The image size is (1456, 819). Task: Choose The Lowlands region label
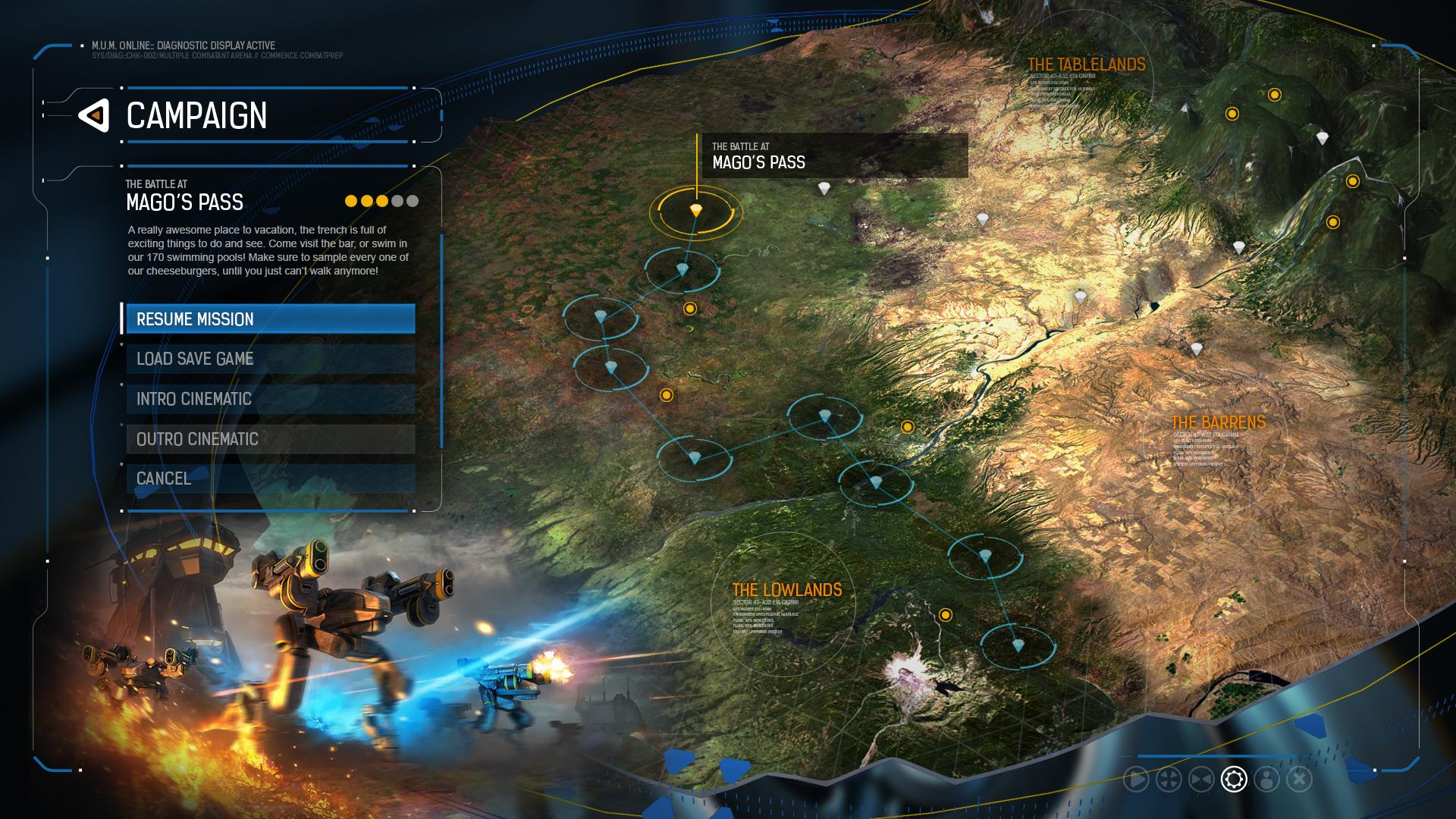786,590
